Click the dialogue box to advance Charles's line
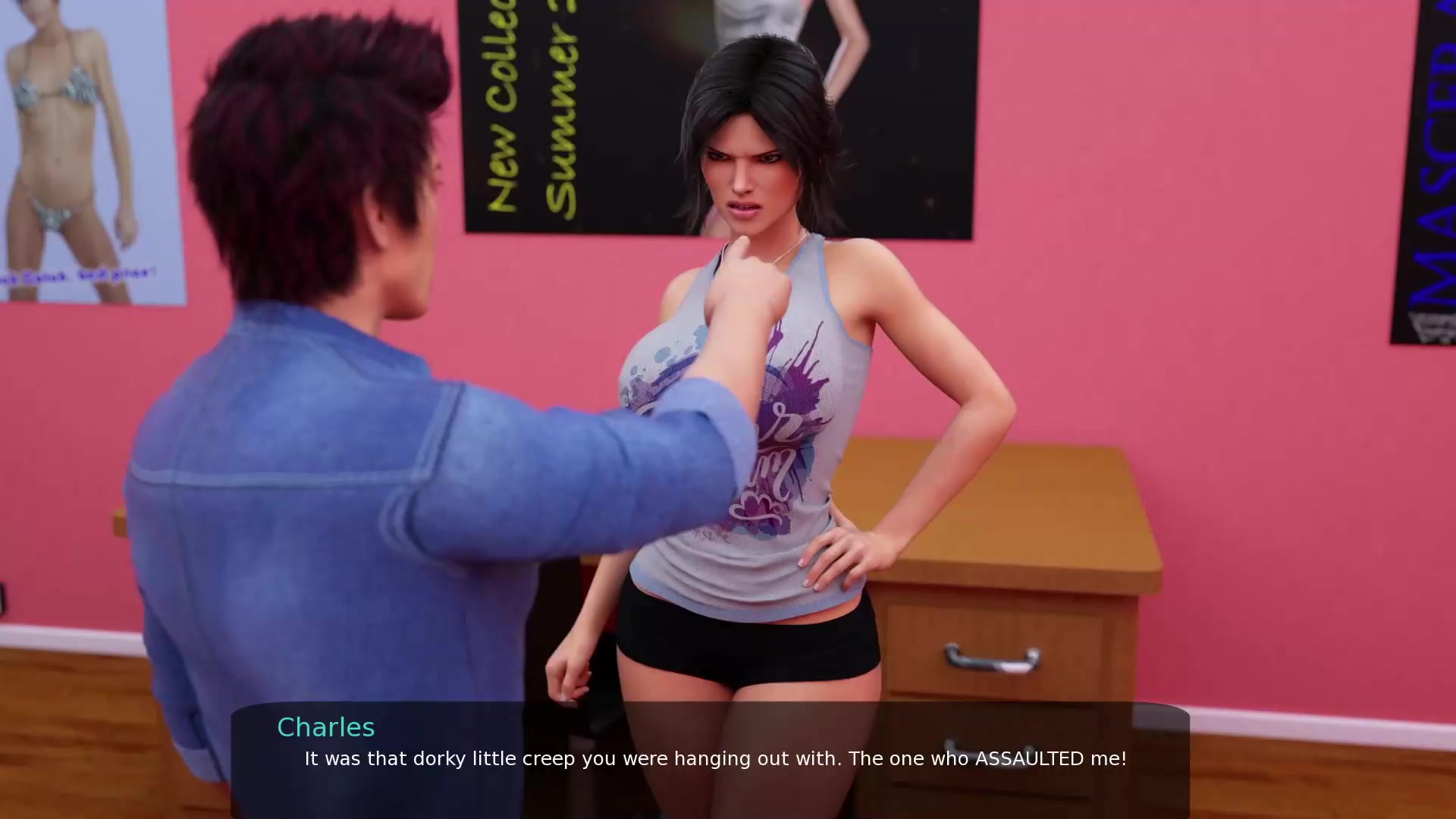Image resolution: width=1456 pixels, height=819 pixels. 710,760
